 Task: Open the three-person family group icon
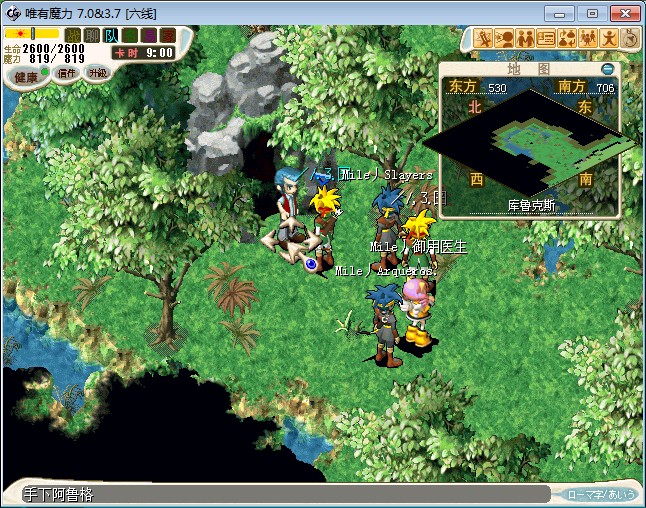tap(588, 38)
